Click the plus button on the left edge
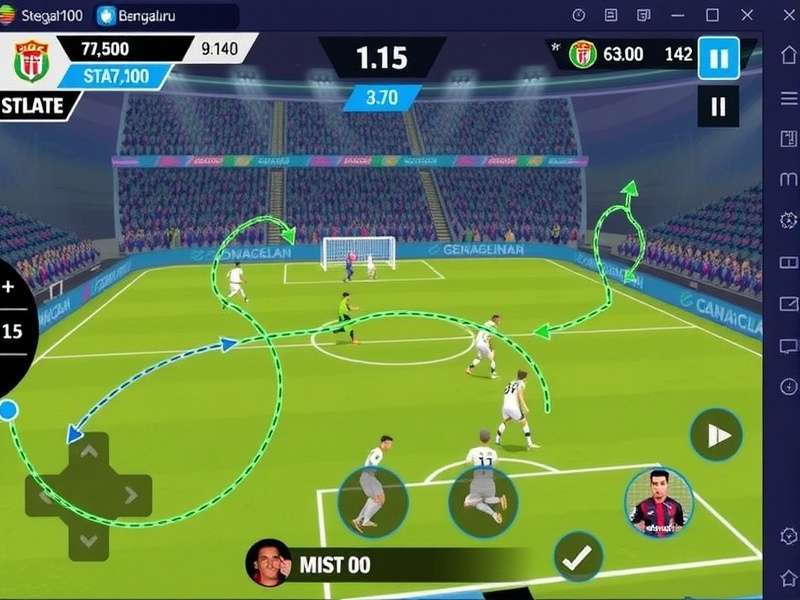Viewport: 800px width, 600px height. (9, 287)
